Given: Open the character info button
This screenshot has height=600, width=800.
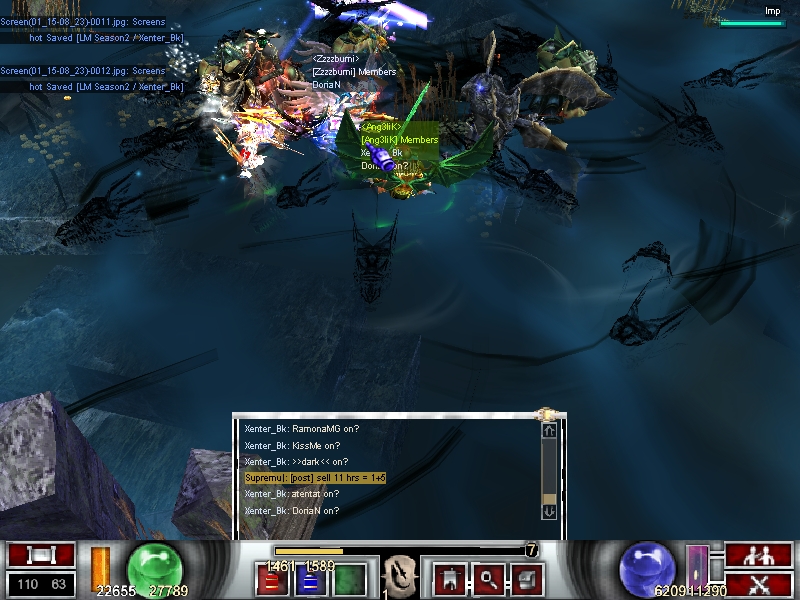Looking at the screenshot, I should pos(449,578).
